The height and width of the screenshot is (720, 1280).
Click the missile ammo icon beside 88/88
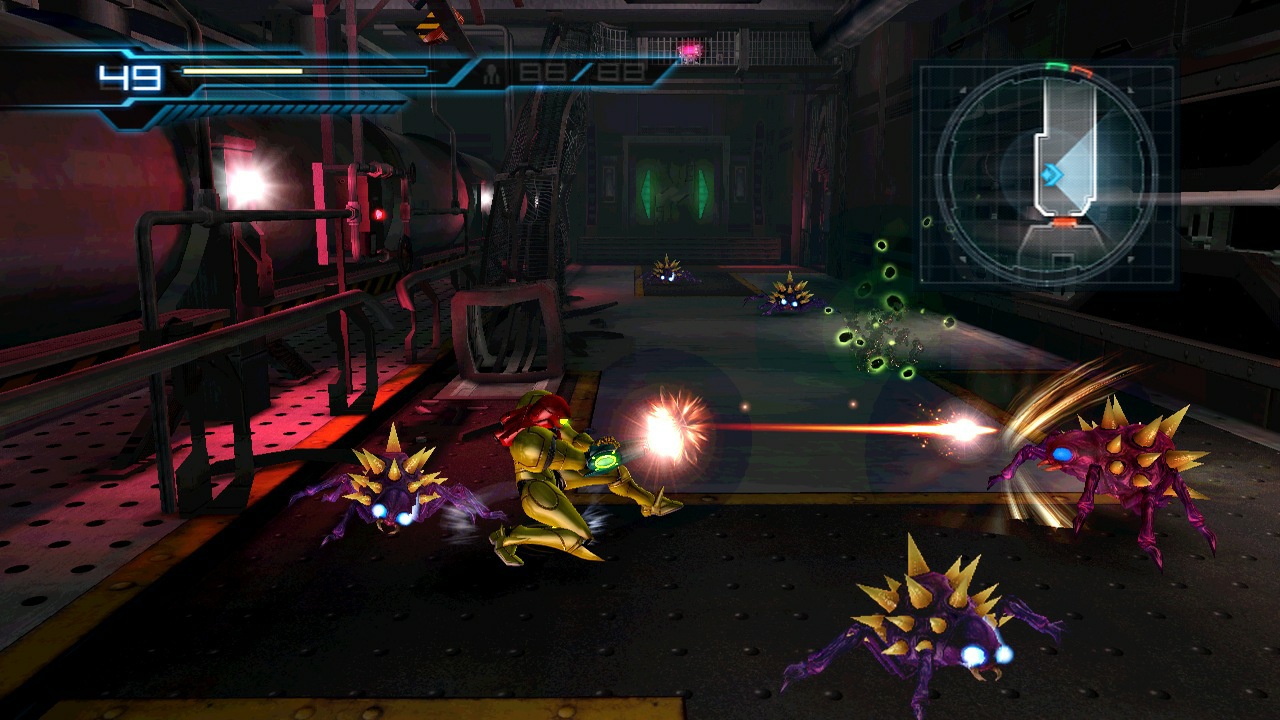pos(491,72)
